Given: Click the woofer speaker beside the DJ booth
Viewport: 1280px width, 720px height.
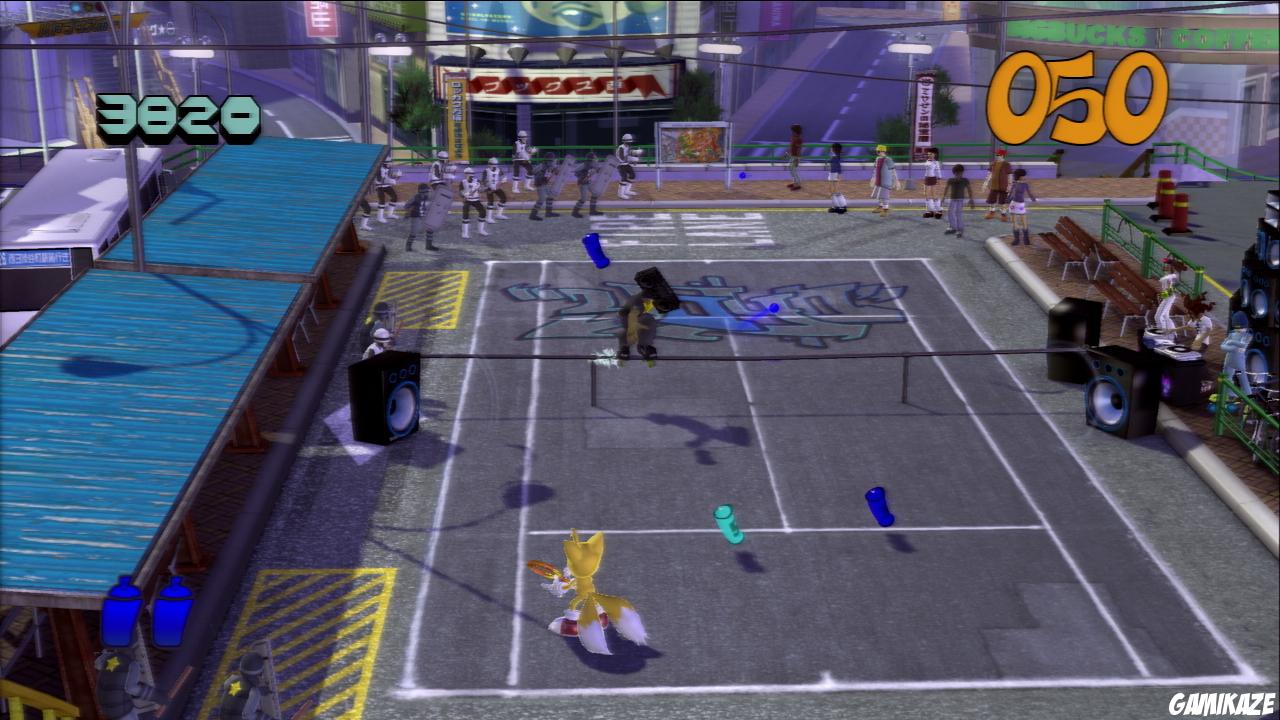Looking at the screenshot, I should click(1110, 390).
